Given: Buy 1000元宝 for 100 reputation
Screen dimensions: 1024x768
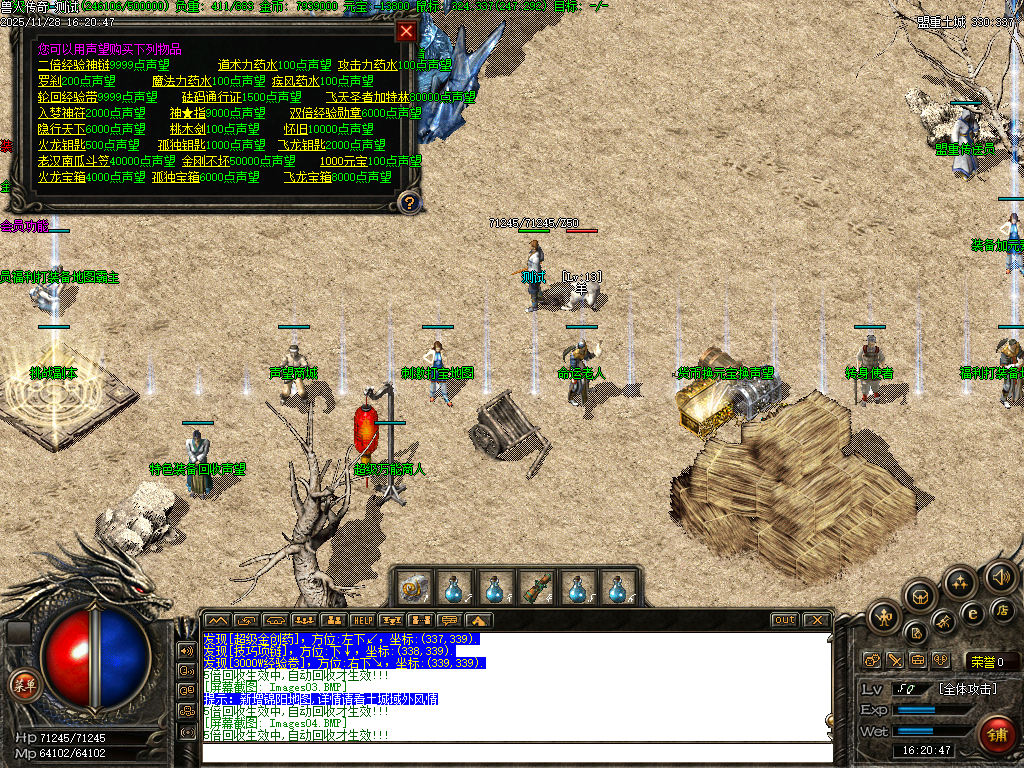Looking at the screenshot, I should coord(357,161).
